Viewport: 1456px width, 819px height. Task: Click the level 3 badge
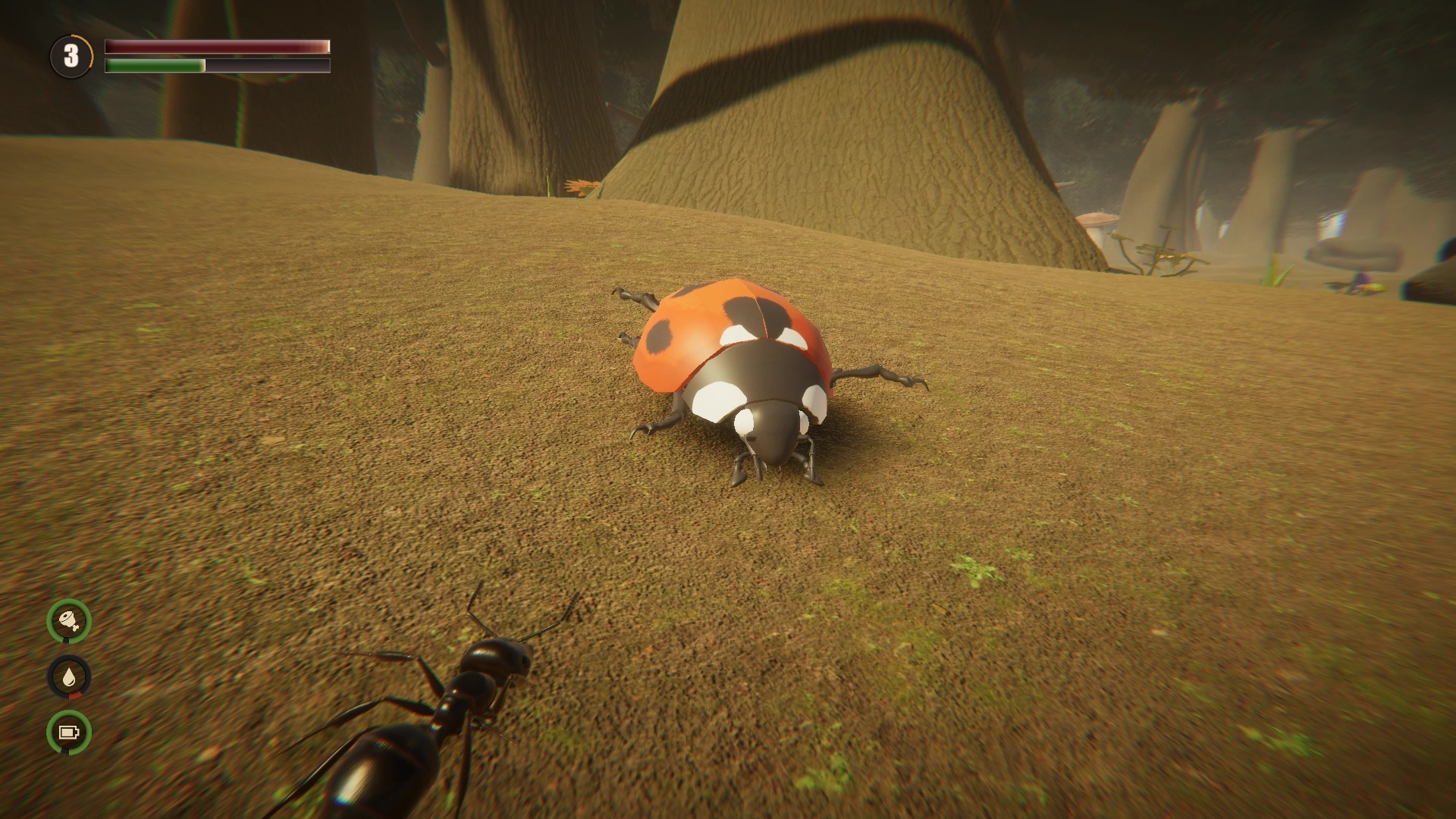72,55
